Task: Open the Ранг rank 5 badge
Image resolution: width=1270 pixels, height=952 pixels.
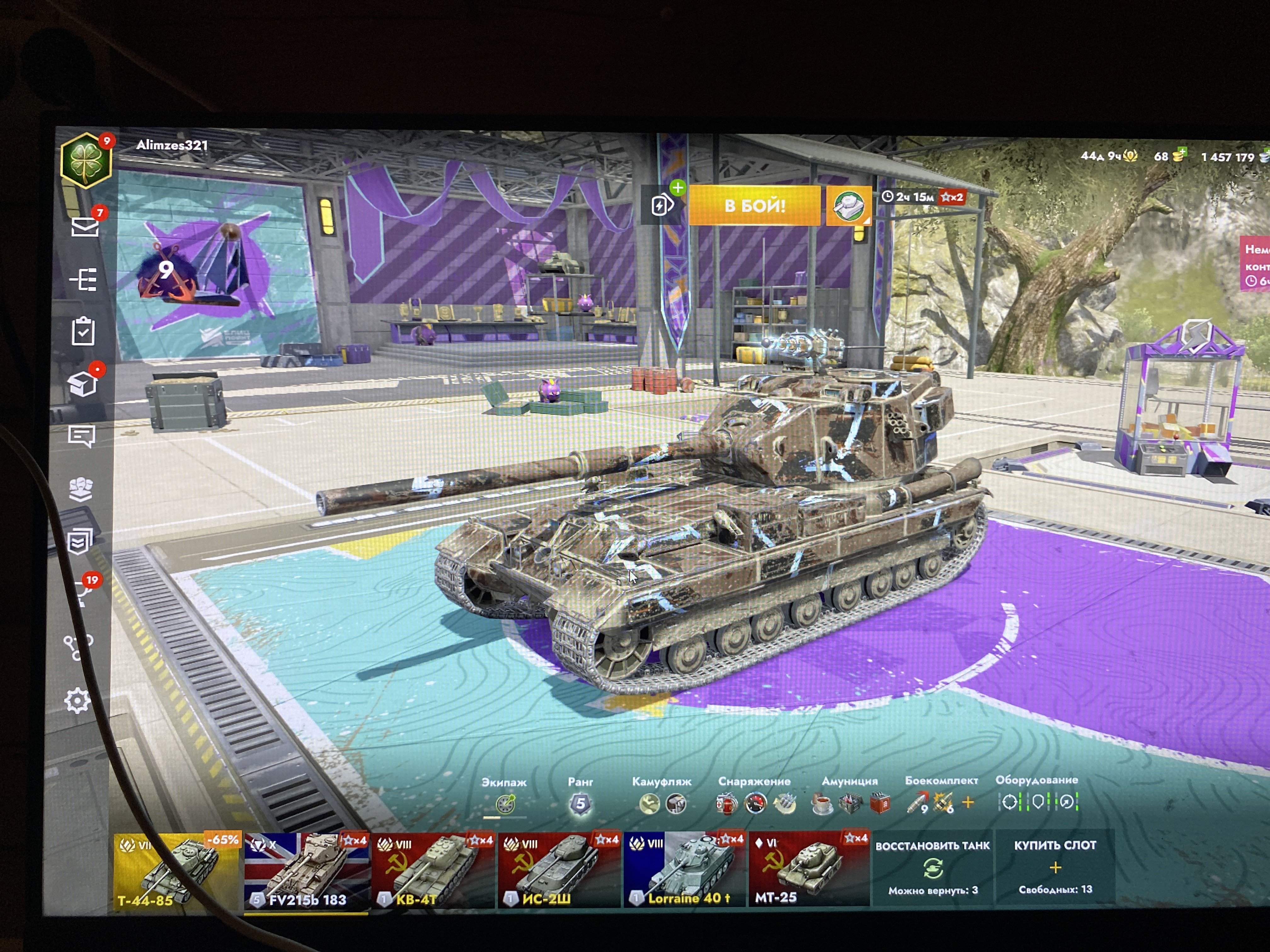Action: (580, 804)
